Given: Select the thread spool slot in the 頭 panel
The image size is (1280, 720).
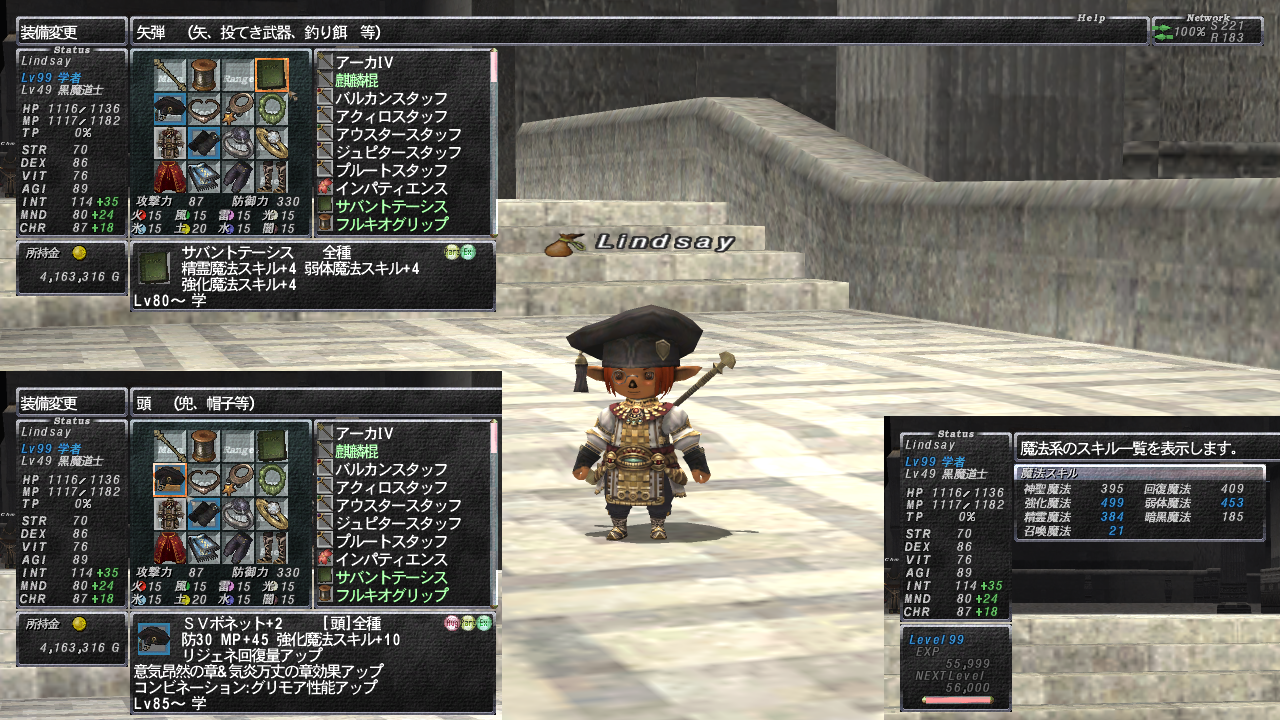Looking at the screenshot, I should coord(204,447).
